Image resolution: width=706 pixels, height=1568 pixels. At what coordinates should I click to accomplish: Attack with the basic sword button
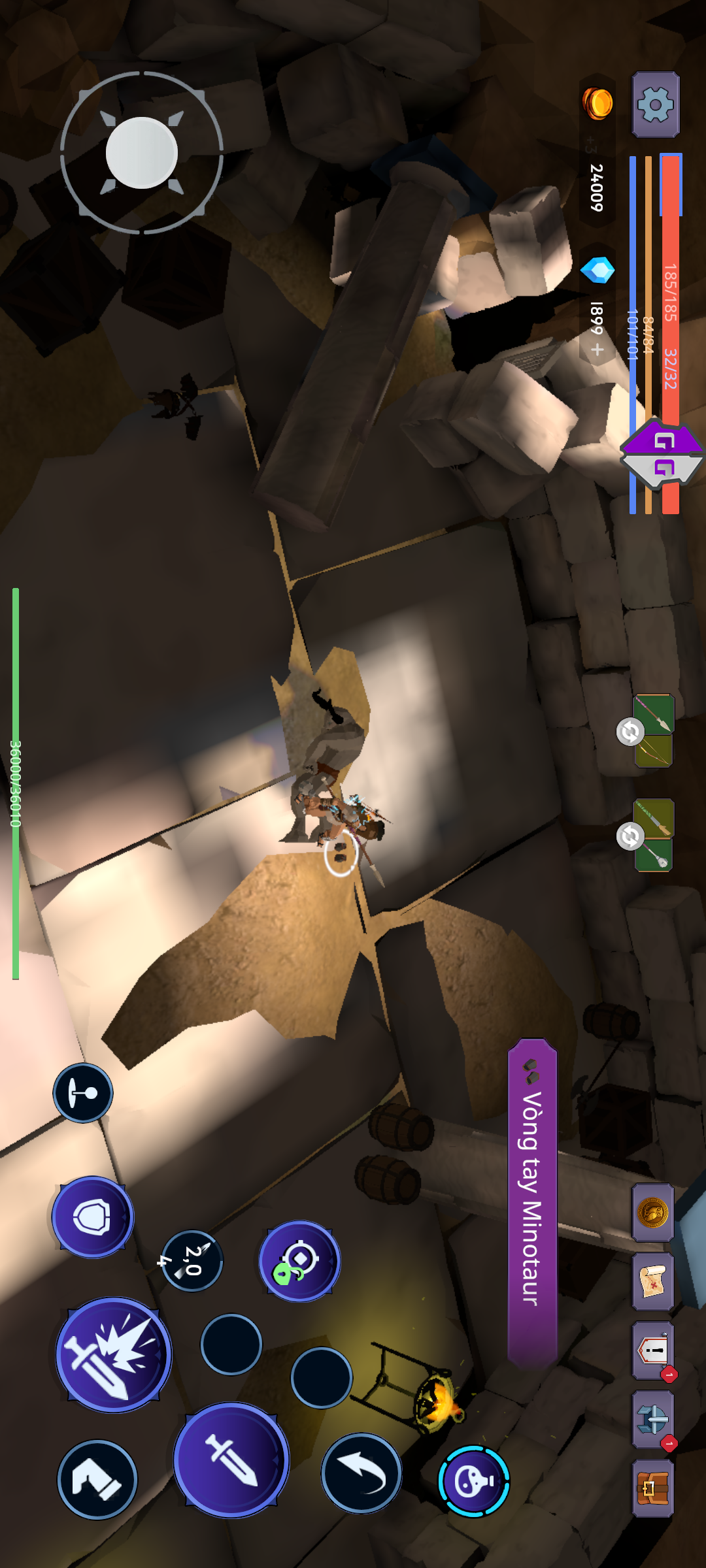[x=231, y=1460]
